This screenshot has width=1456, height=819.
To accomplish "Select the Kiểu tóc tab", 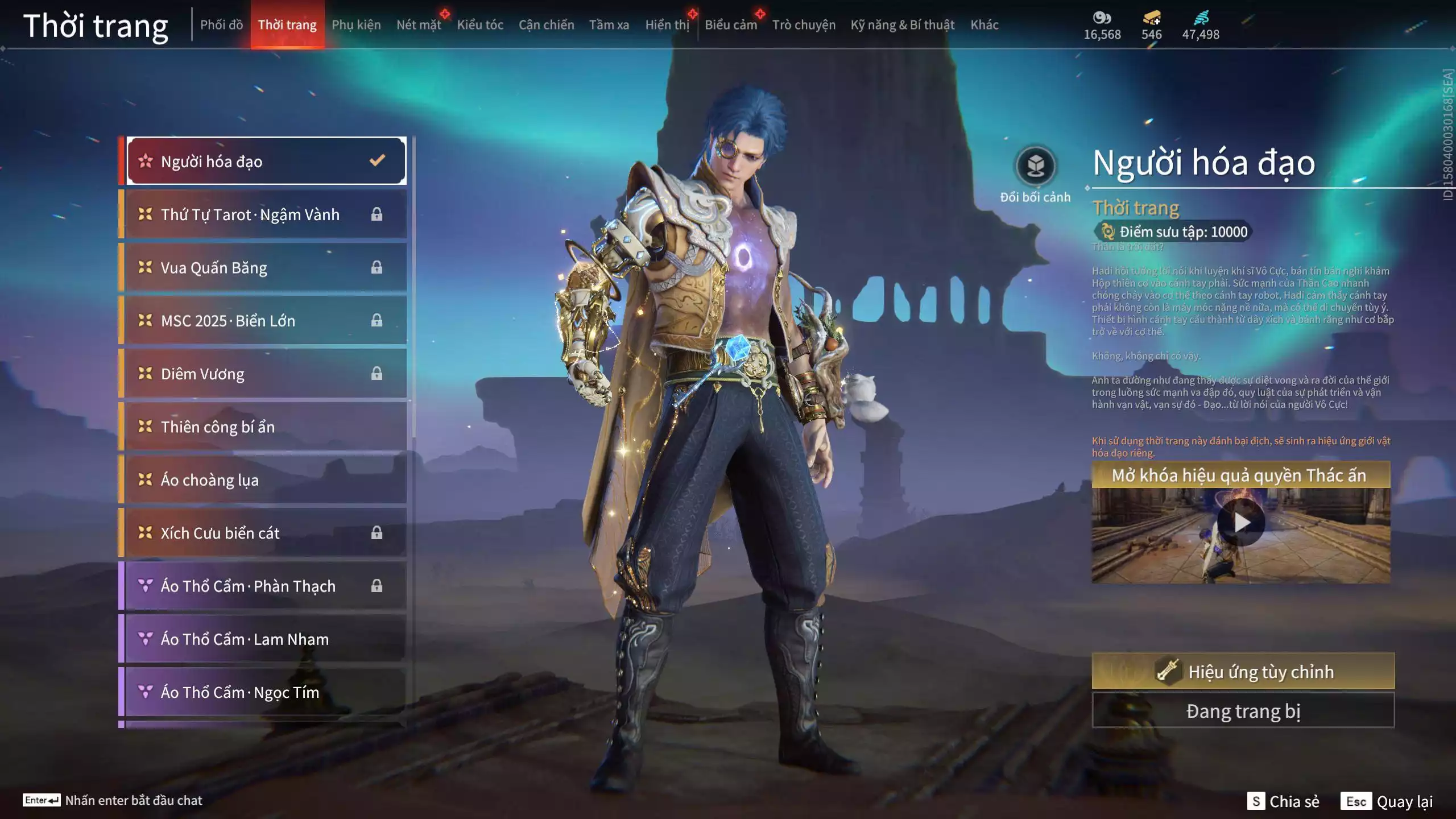I will [x=480, y=25].
